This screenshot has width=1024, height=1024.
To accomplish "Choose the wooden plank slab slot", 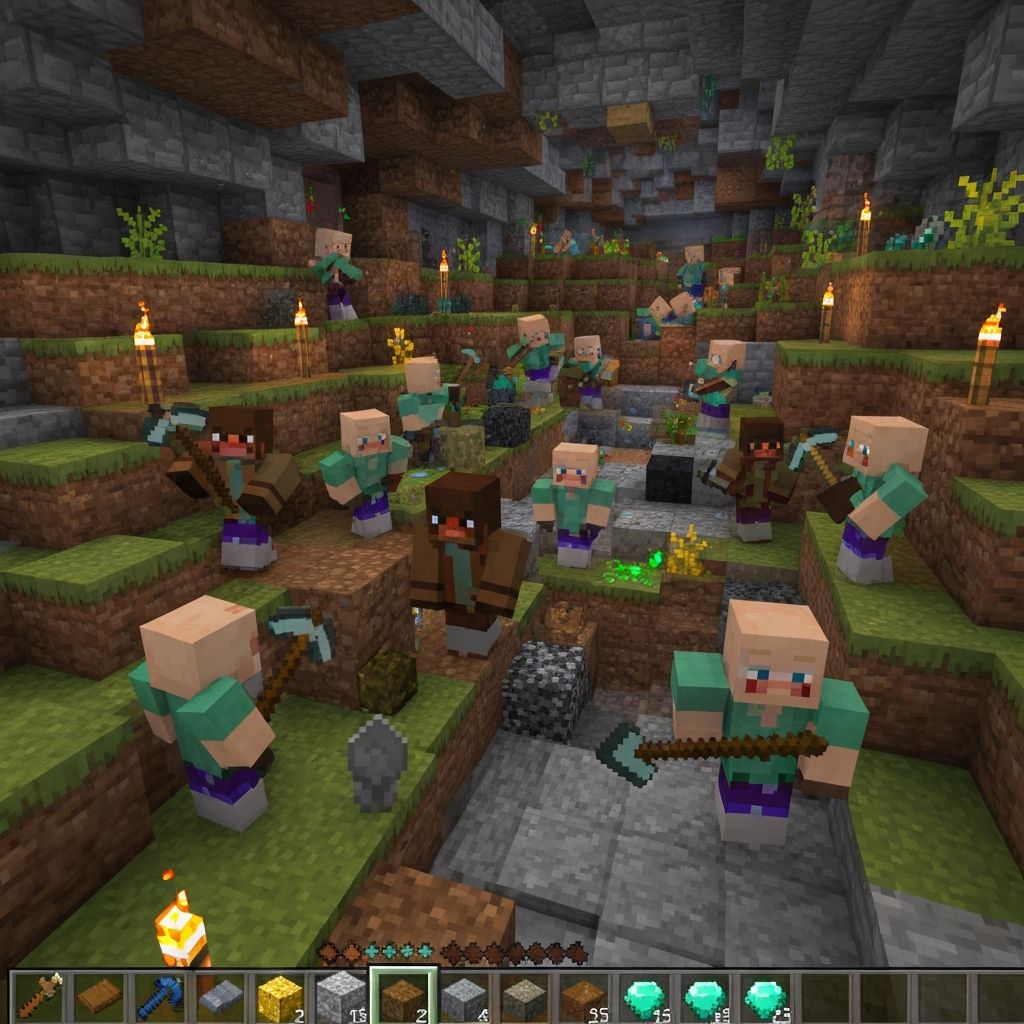I will pos(100,996).
